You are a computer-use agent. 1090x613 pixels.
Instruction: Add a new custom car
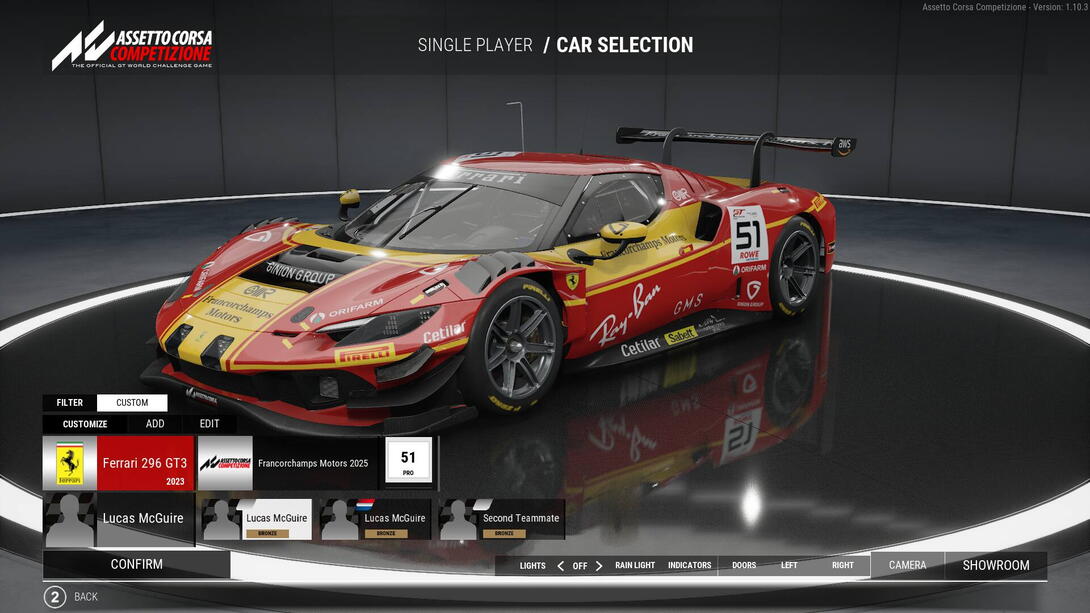tap(155, 424)
